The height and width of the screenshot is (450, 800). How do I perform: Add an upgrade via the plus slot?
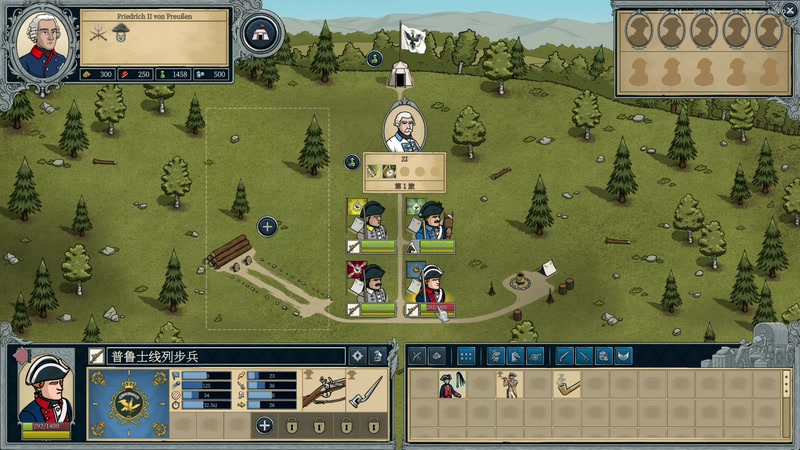(264, 426)
